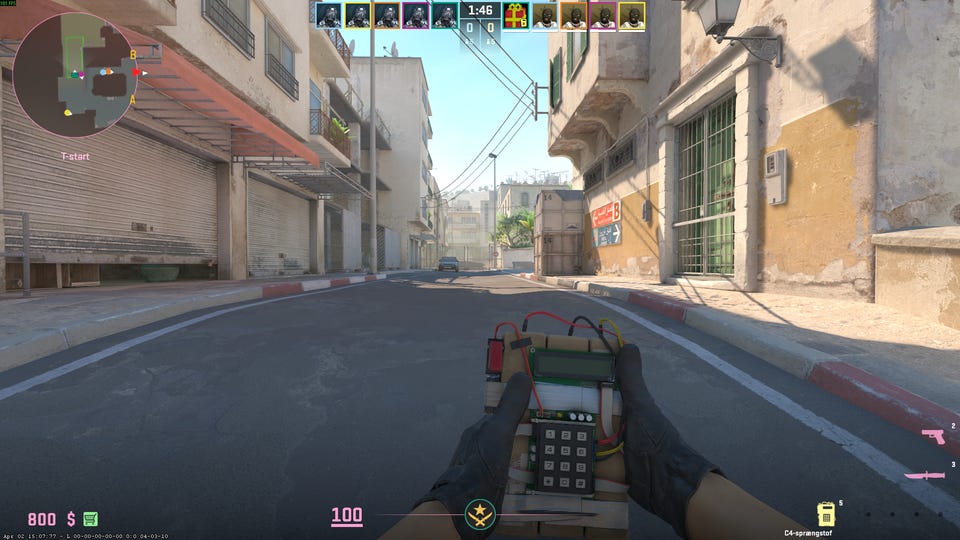Image resolution: width=960 pixels, height=540 pixels.
Task: Switch to the knife slot
Action: [924, 475]
